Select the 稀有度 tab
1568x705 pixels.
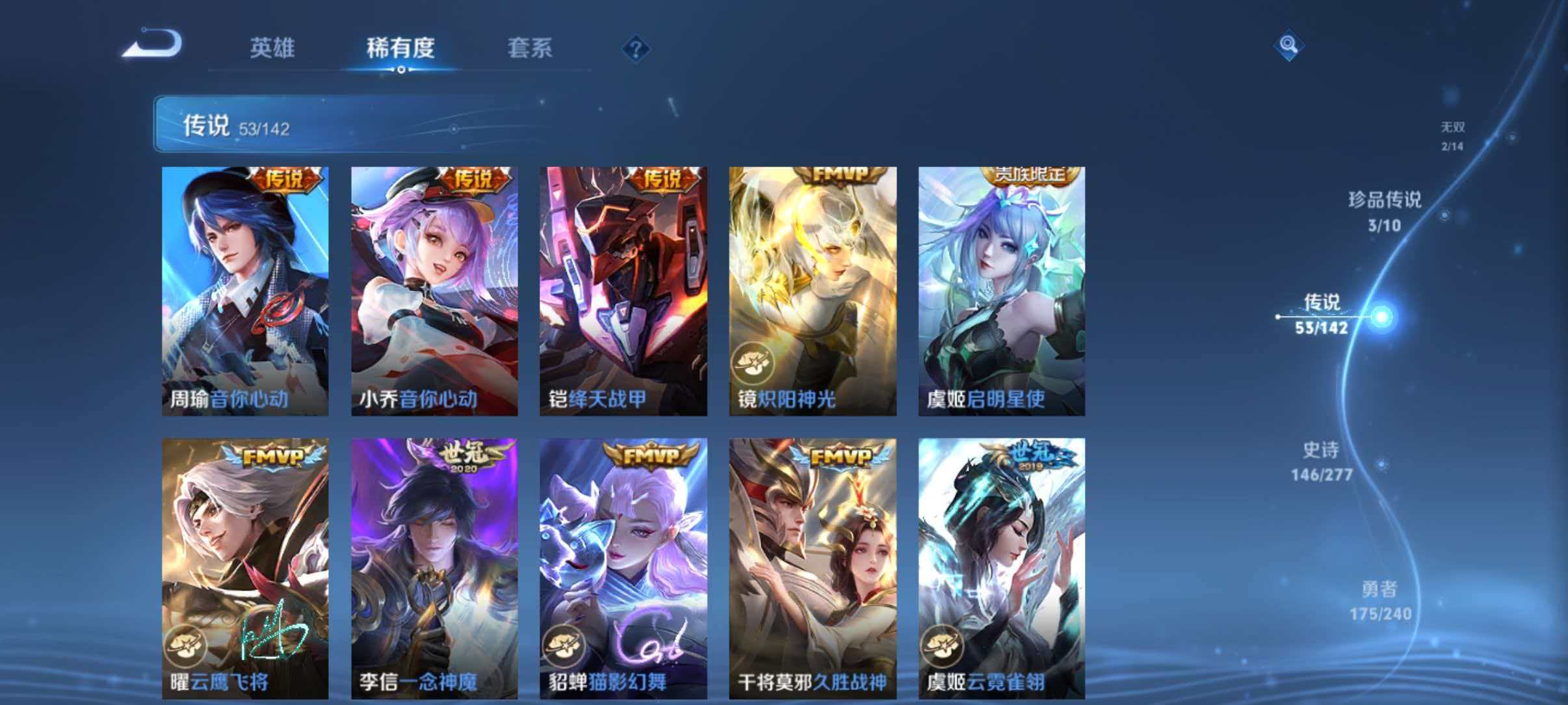[x=403, y=47]
